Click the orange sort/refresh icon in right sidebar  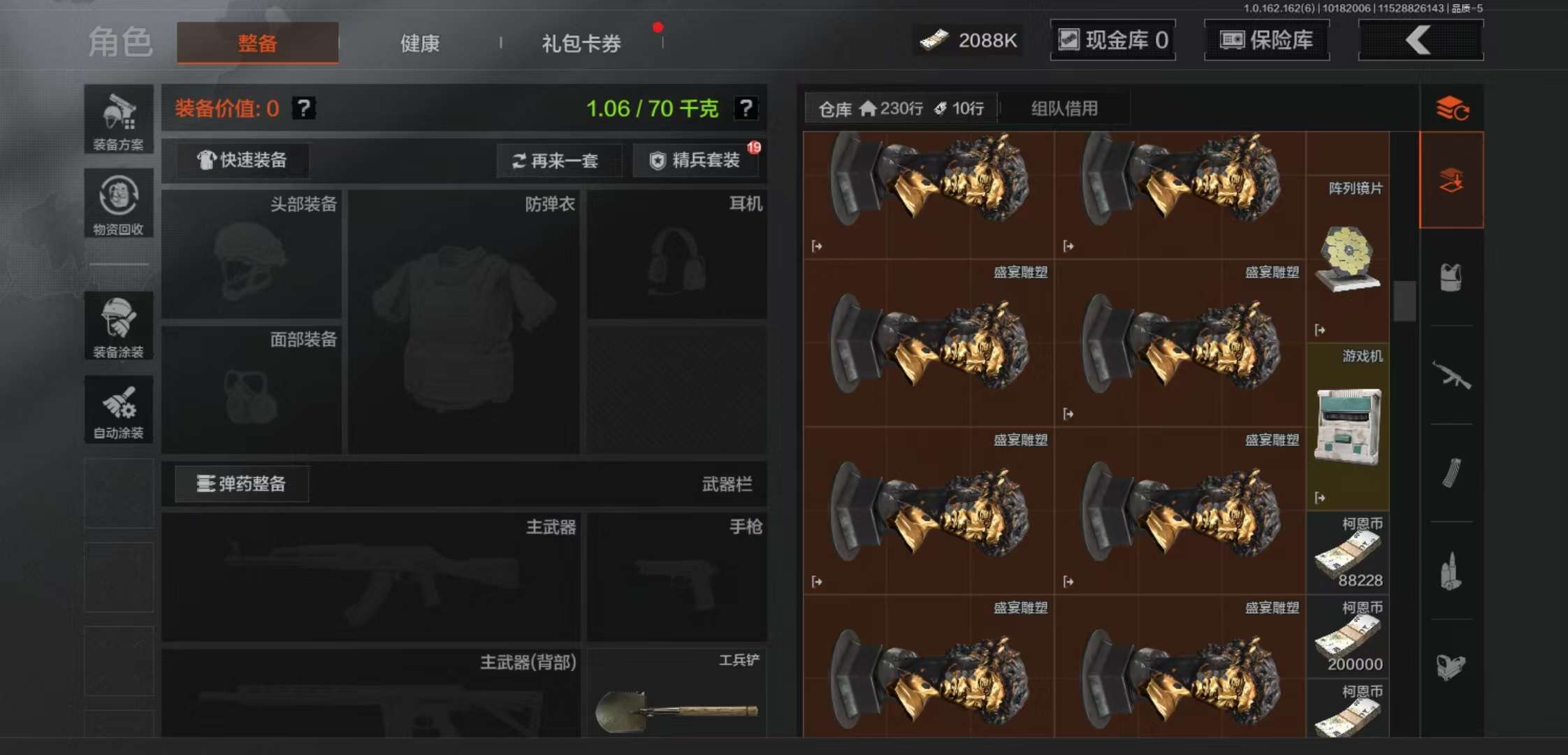coord(1452,108)
